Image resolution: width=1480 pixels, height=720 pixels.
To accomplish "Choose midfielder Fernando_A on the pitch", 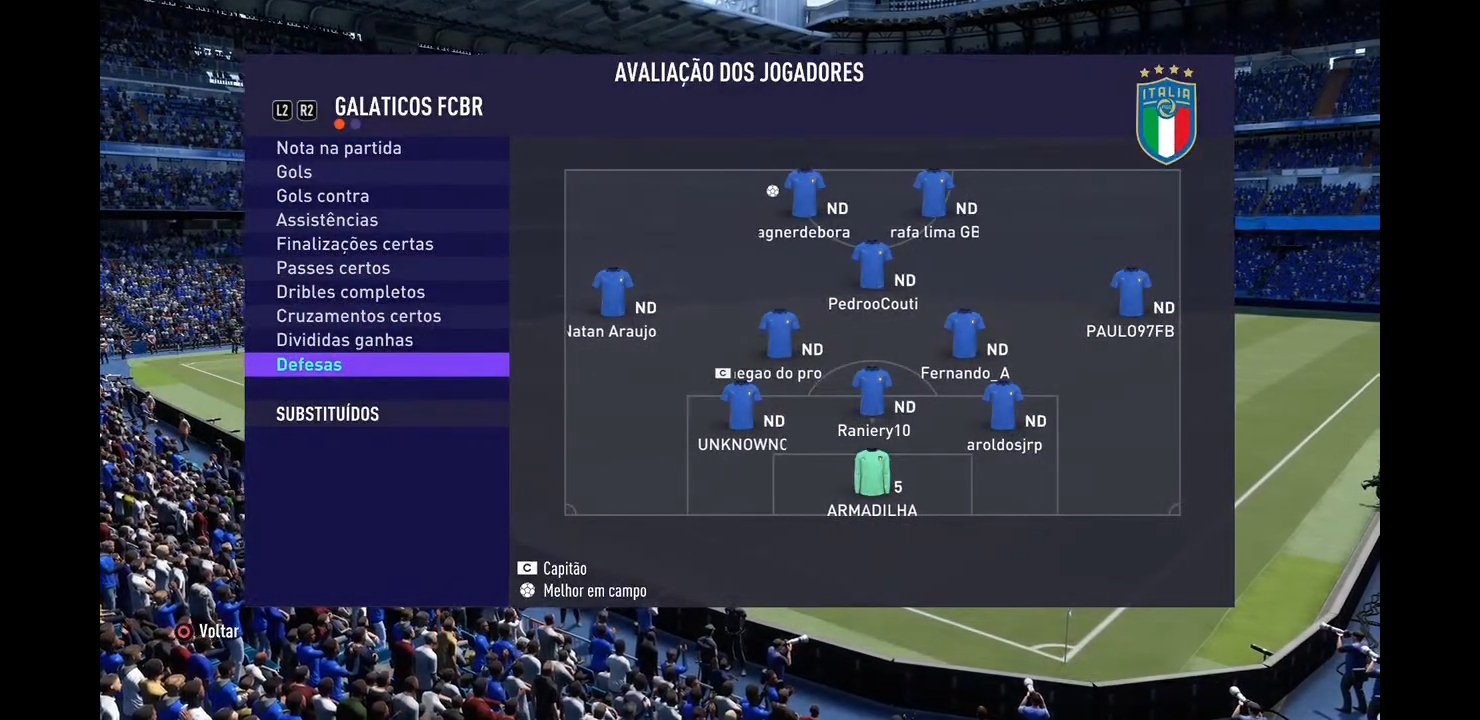I will click(964, 335).
